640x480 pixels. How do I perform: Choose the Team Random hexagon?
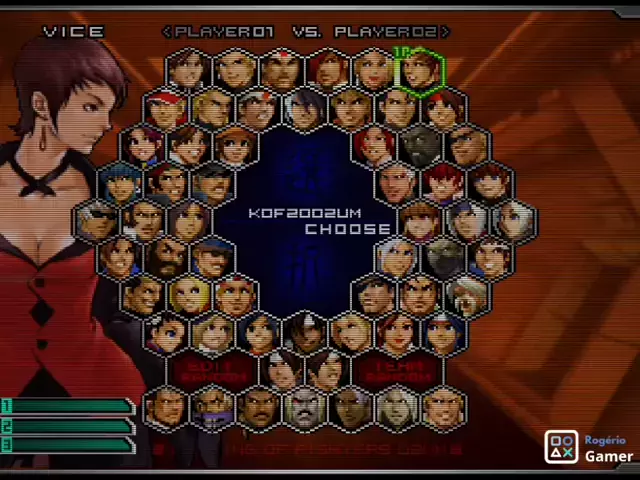coord(397,371)
